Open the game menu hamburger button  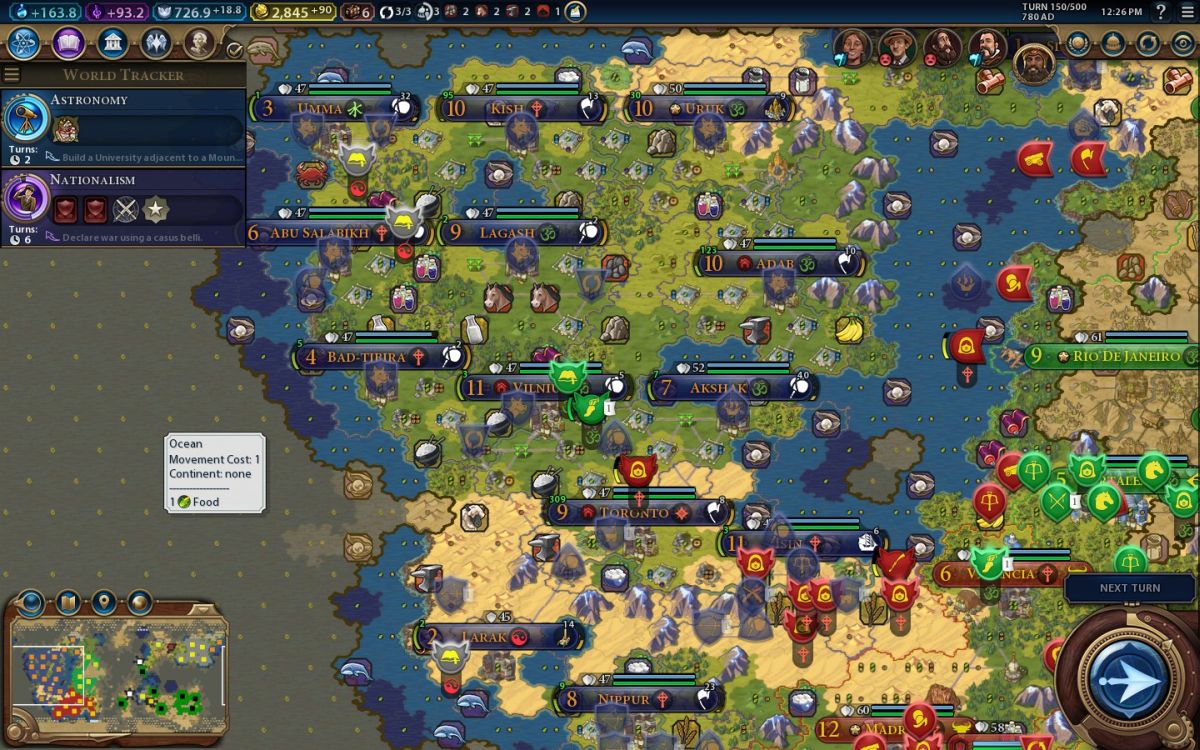[x=1187, y=12]
